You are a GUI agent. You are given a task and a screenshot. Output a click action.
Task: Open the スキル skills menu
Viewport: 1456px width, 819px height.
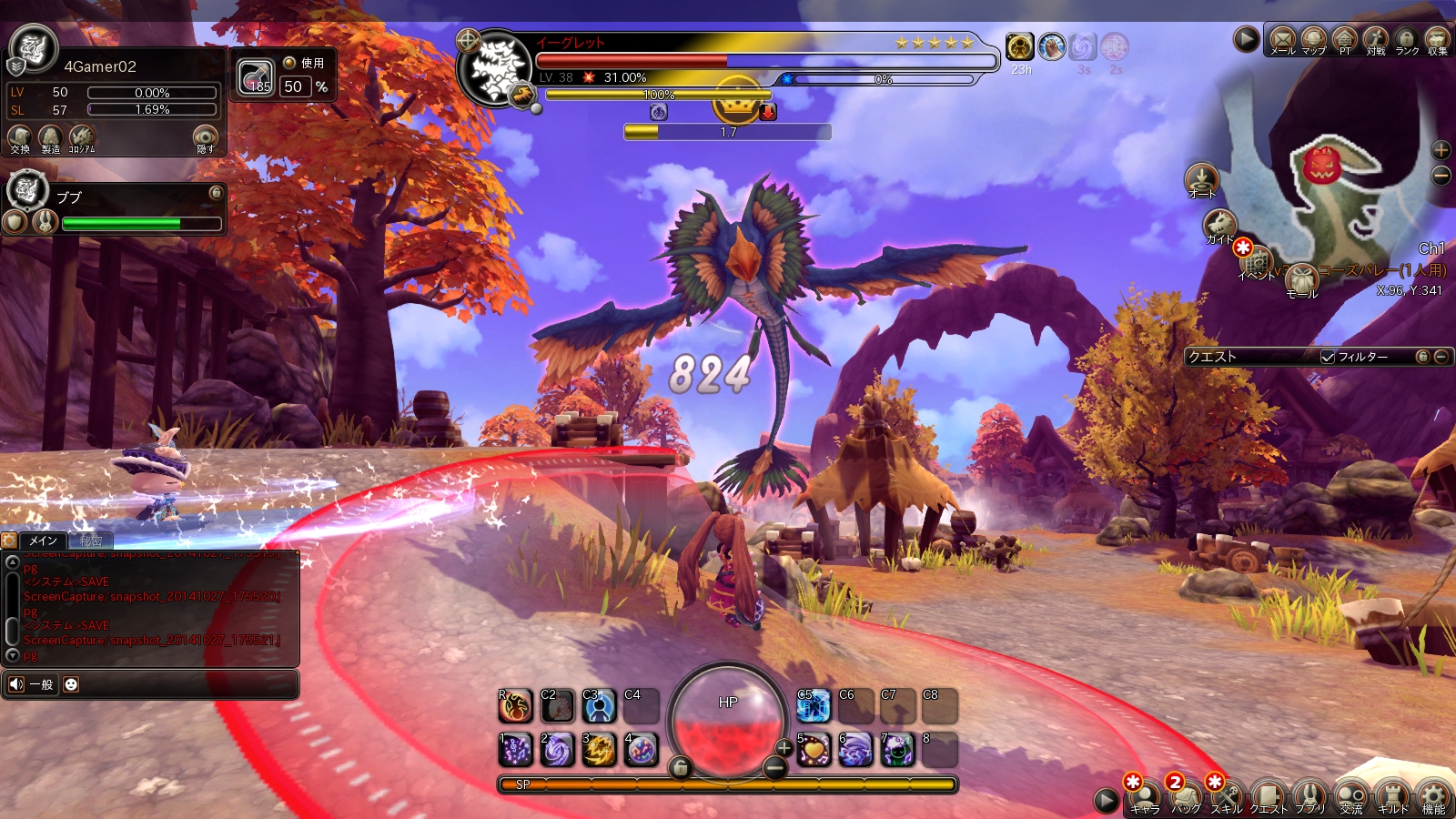(x=1226, y=797)
